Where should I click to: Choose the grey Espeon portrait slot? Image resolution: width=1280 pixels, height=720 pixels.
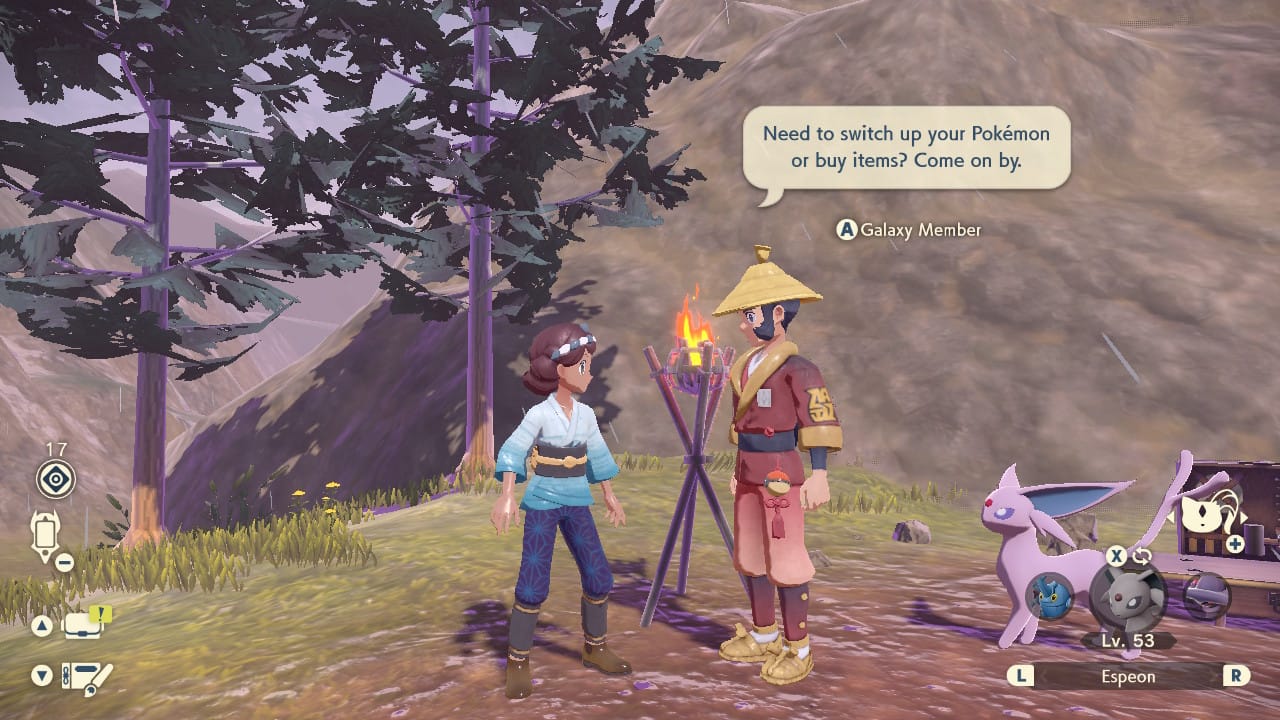tap(1127, 598)
